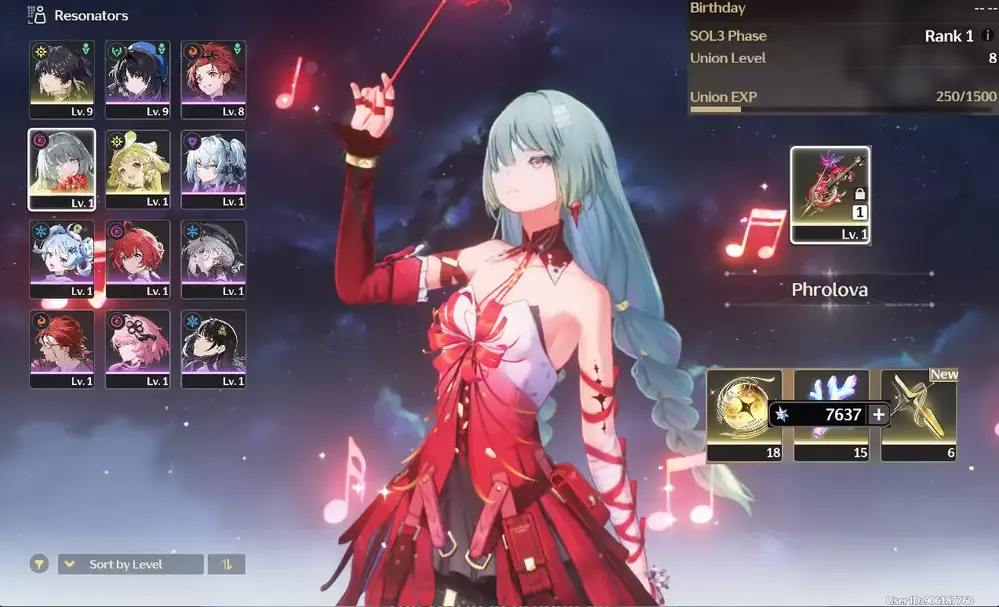Open the Sort by Level dropdown

pos(130,564)
